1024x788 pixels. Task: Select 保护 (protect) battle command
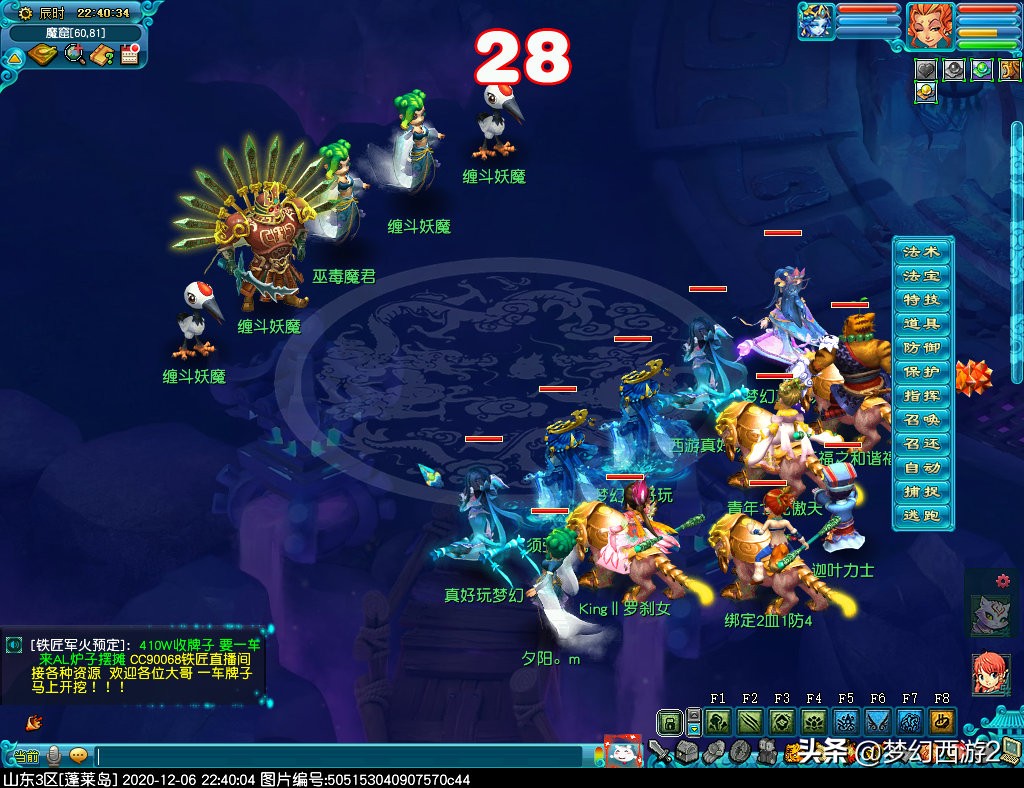point(921,371)
